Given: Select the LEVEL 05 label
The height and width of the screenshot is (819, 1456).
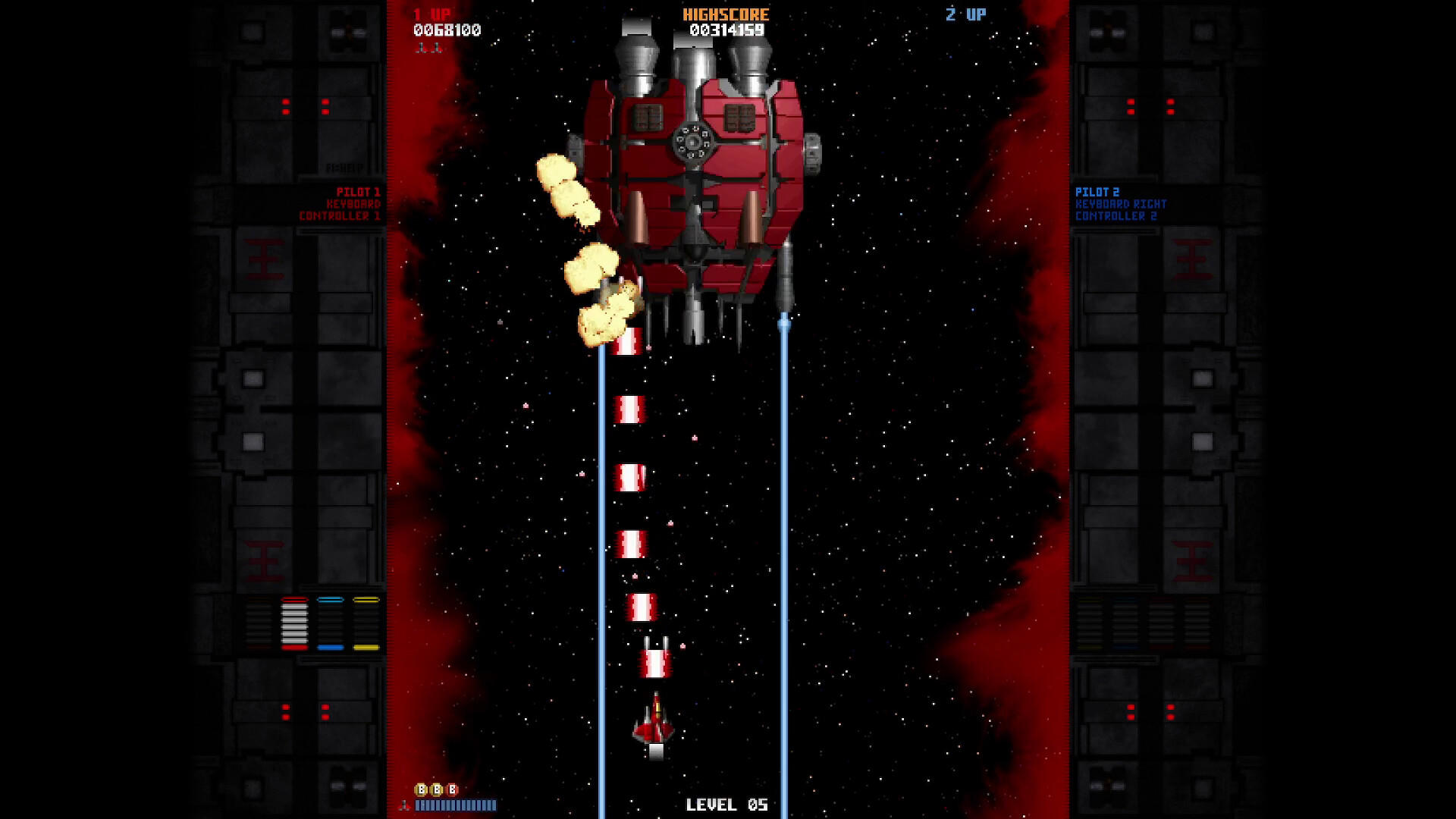Looking at the screenshot, I should coord(726,805).
